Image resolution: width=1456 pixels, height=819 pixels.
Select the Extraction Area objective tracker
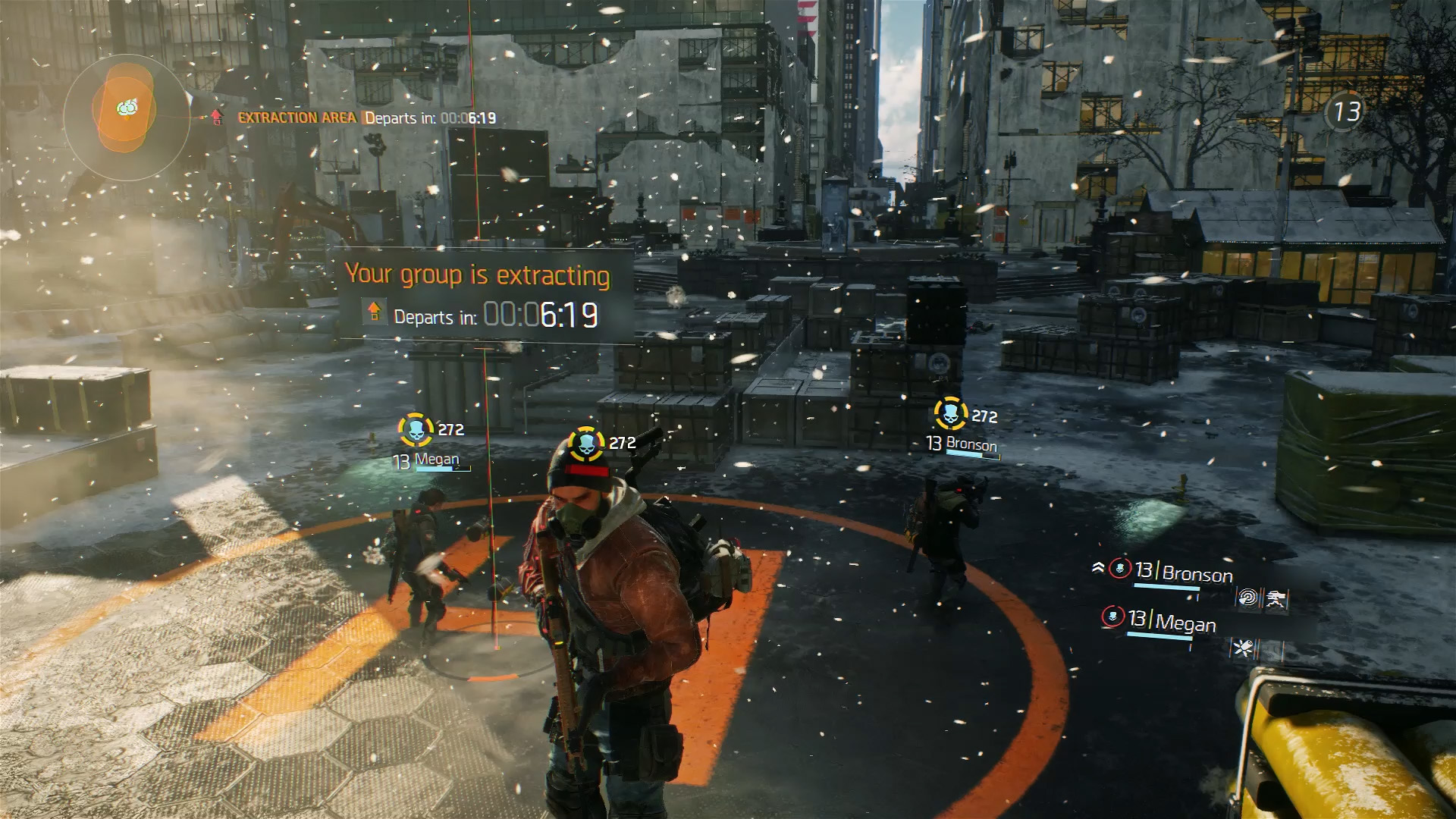(296, 118)
